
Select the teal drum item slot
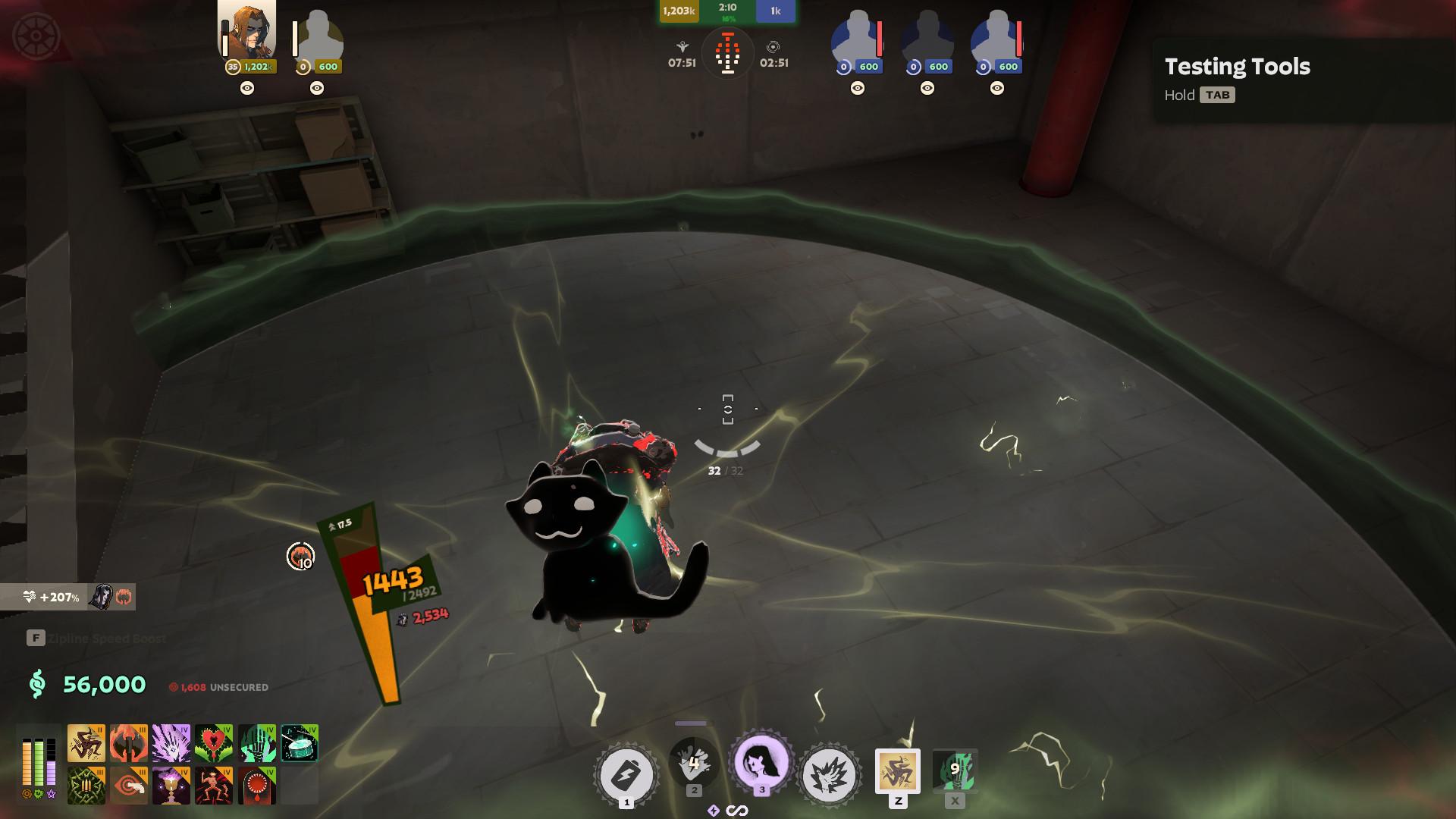[300, 743]
